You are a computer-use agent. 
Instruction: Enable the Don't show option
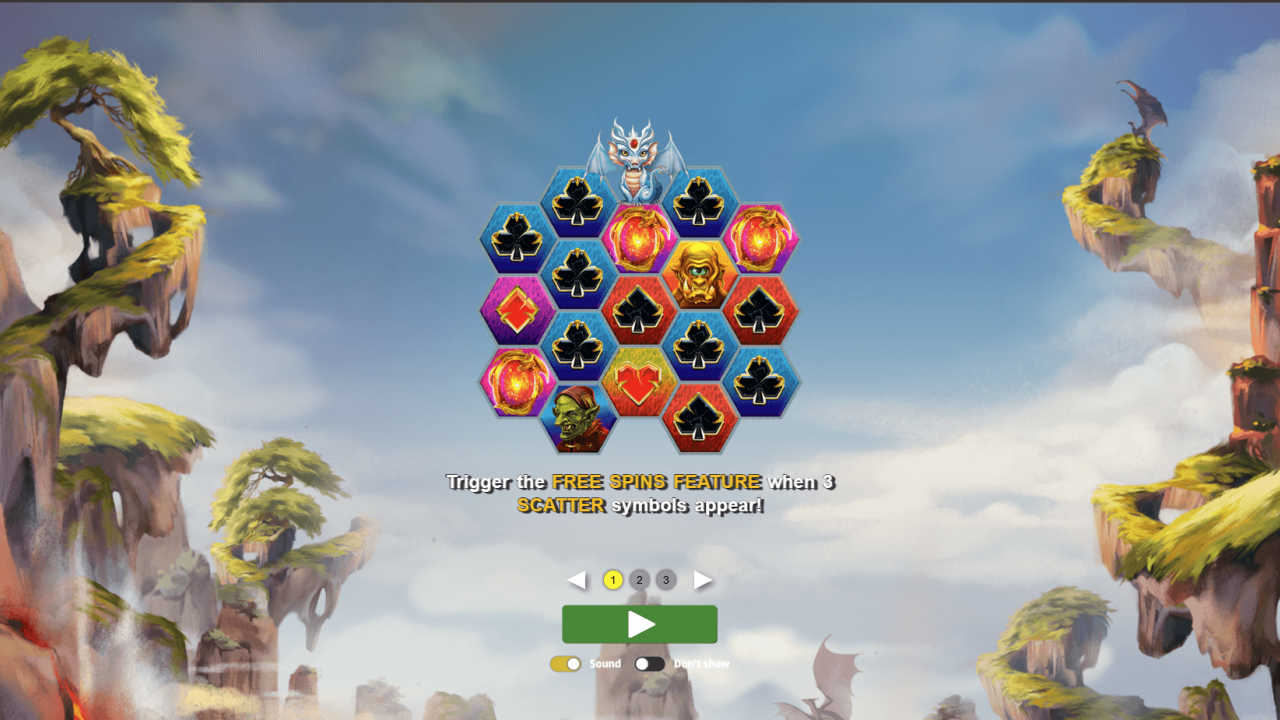coord(649,663)
